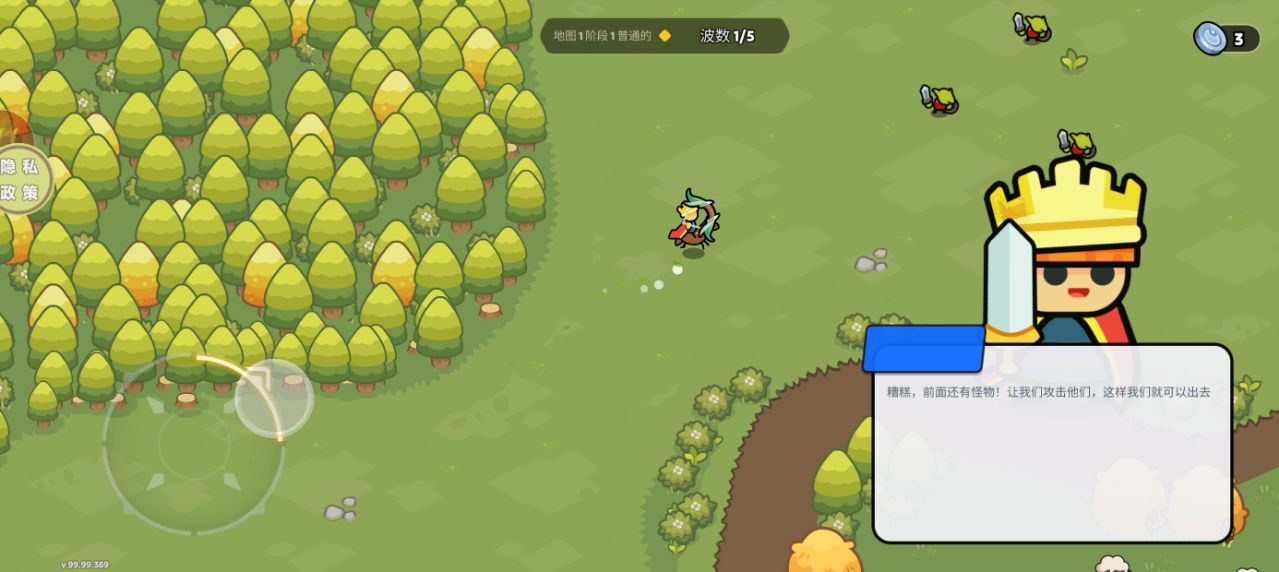
Task: Click the virtual joystick knob
Action: click(273, 398)
